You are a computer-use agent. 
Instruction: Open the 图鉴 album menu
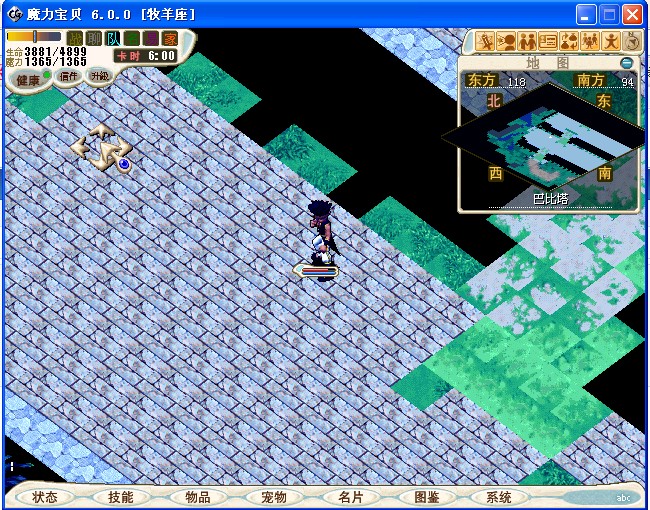pos(426,497)
